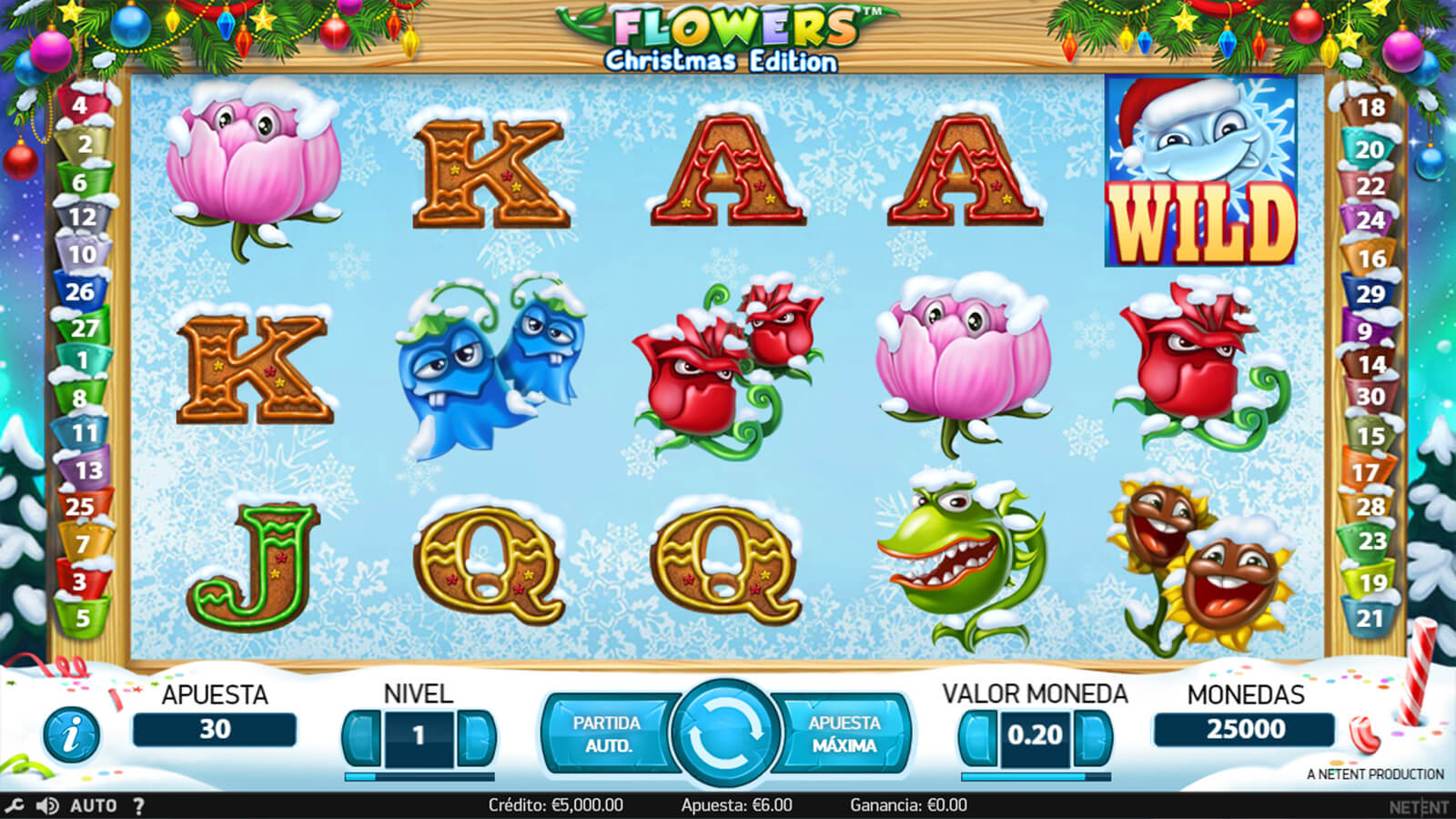
Task: Raise the Valor Moneda coin value
Action: click(1092, 735)
